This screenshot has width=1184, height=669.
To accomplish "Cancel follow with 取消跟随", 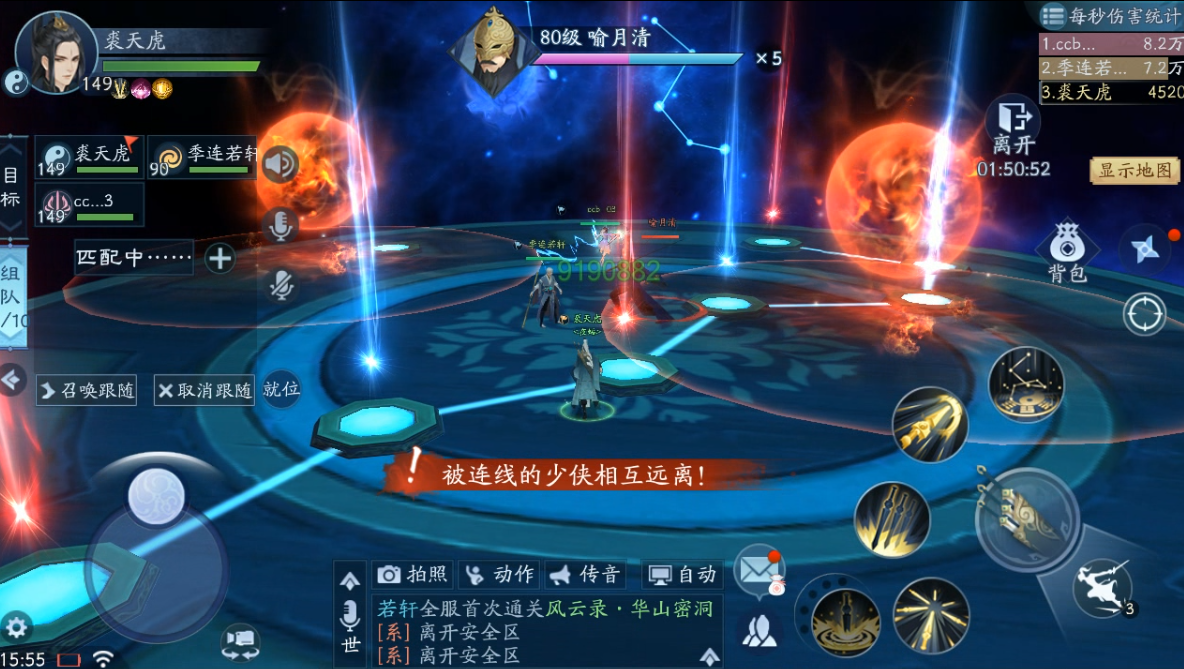I will [204, 390].
